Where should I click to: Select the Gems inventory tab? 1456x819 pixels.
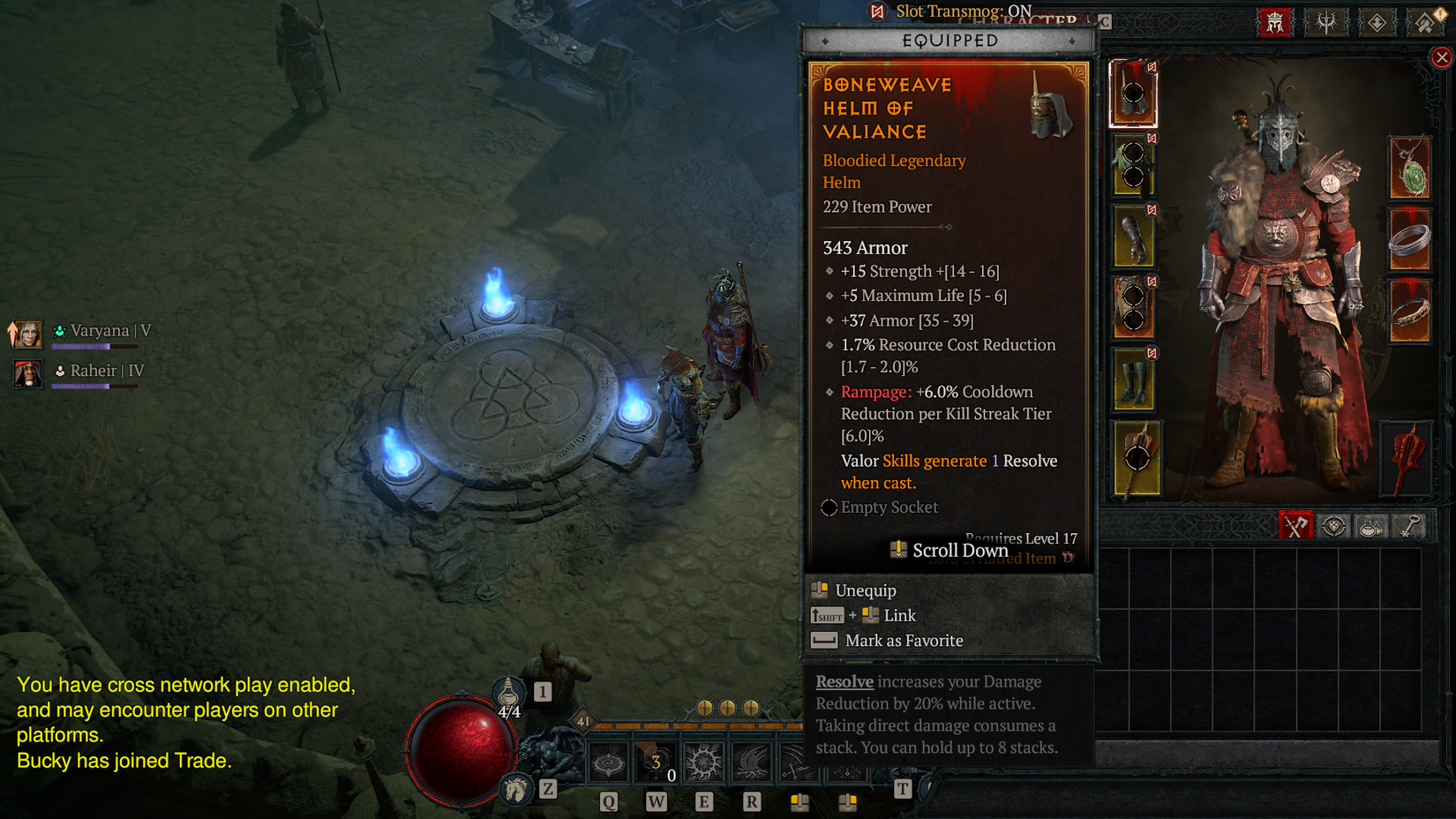click(x=1334, y=526)
